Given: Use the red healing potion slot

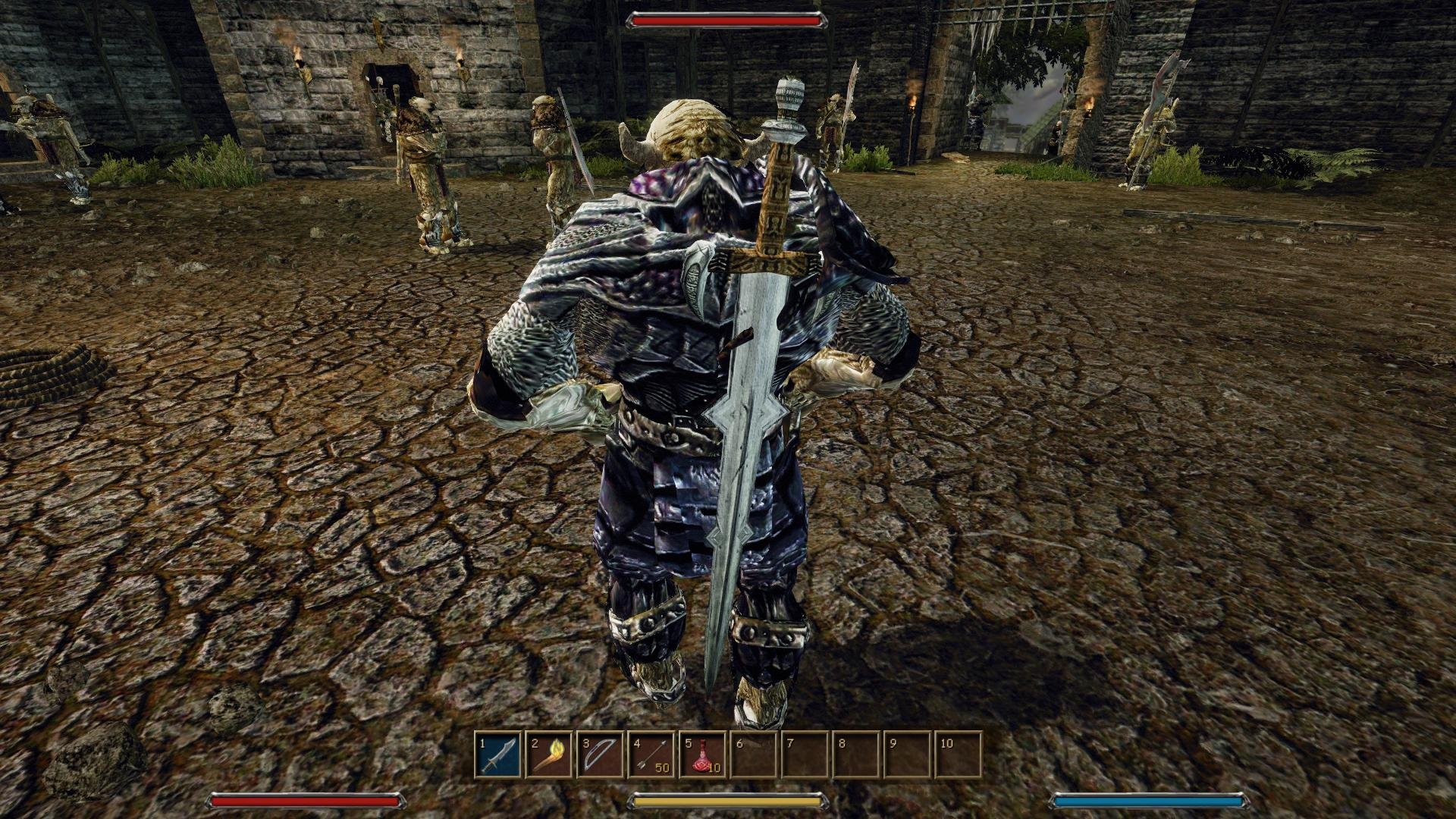Looking at the screenshot, I should (x=702, y=755).
